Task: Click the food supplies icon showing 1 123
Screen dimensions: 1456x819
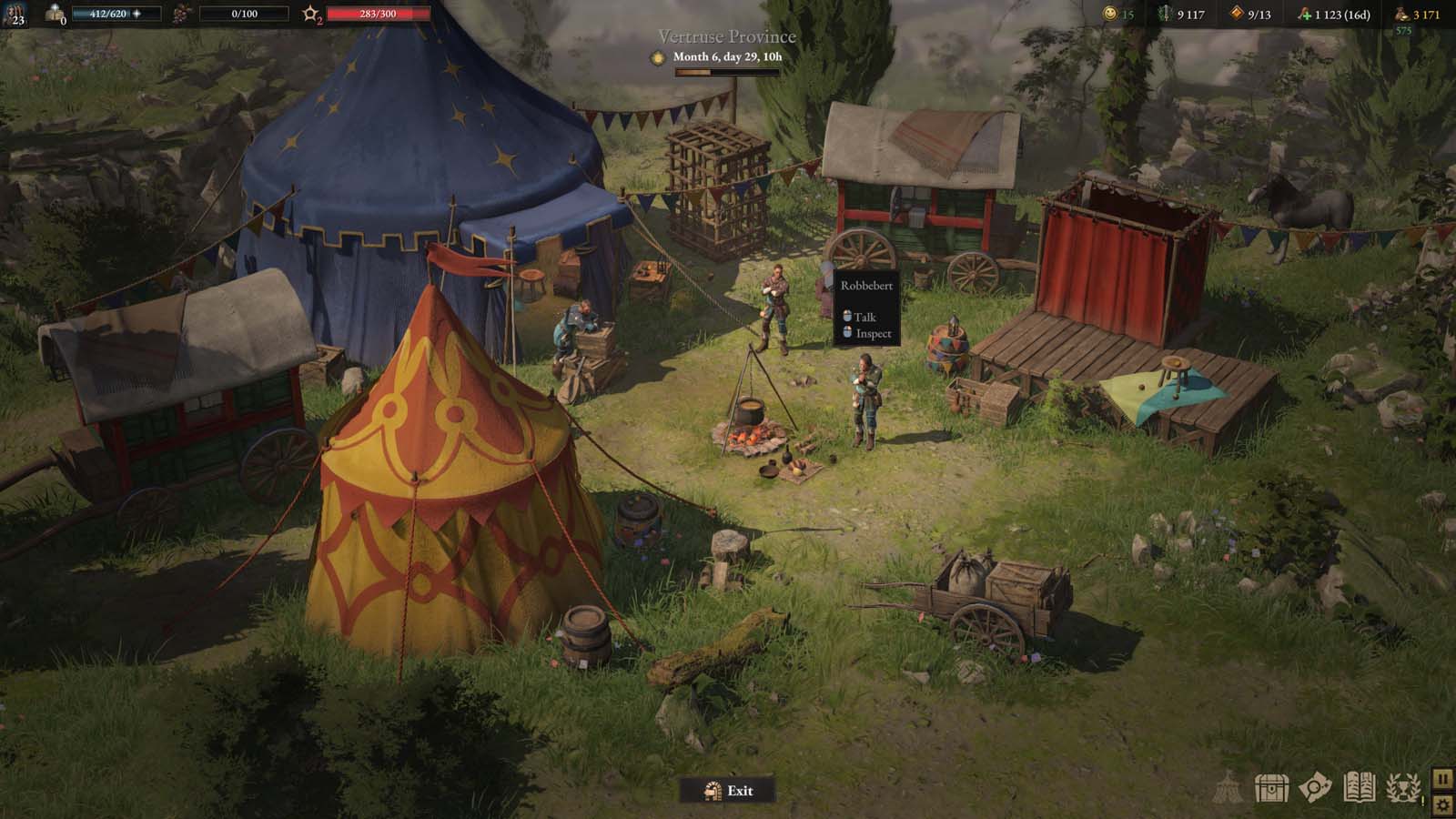Action: pos(1304,14)
